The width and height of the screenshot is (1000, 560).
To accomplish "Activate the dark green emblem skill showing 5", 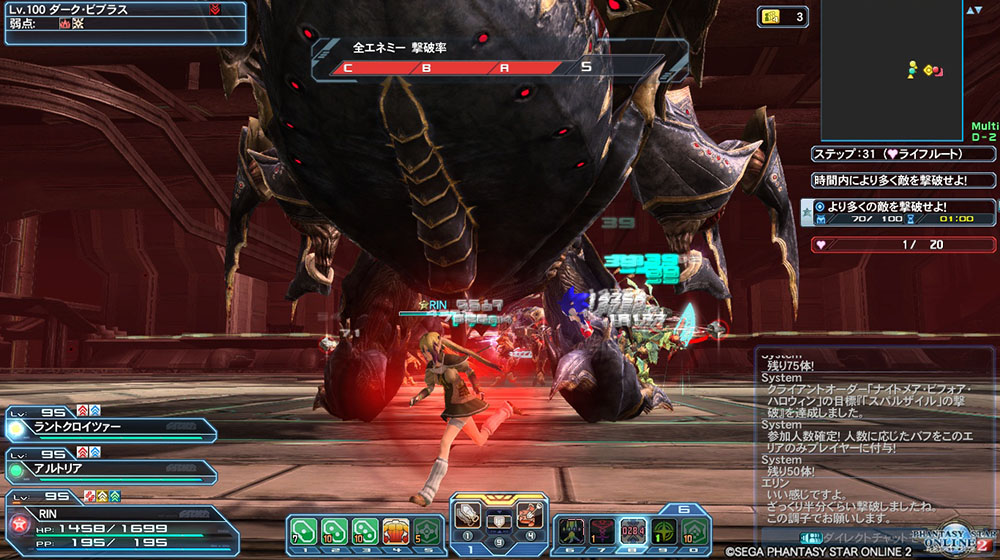I will 428,530.
